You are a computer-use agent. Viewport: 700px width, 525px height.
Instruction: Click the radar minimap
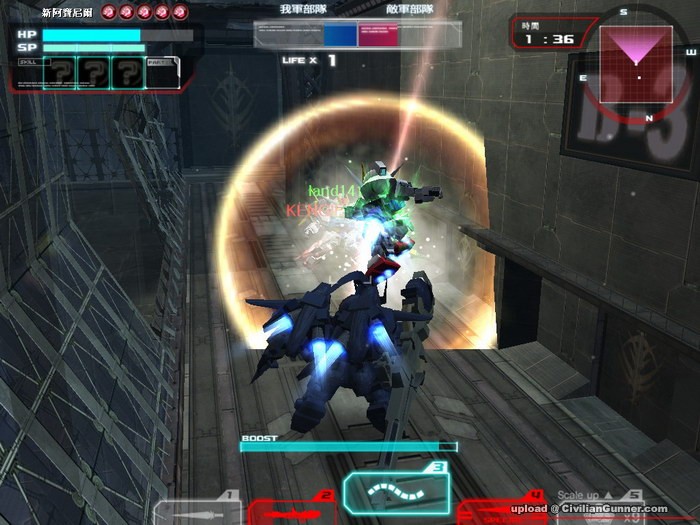click(636, 62)
